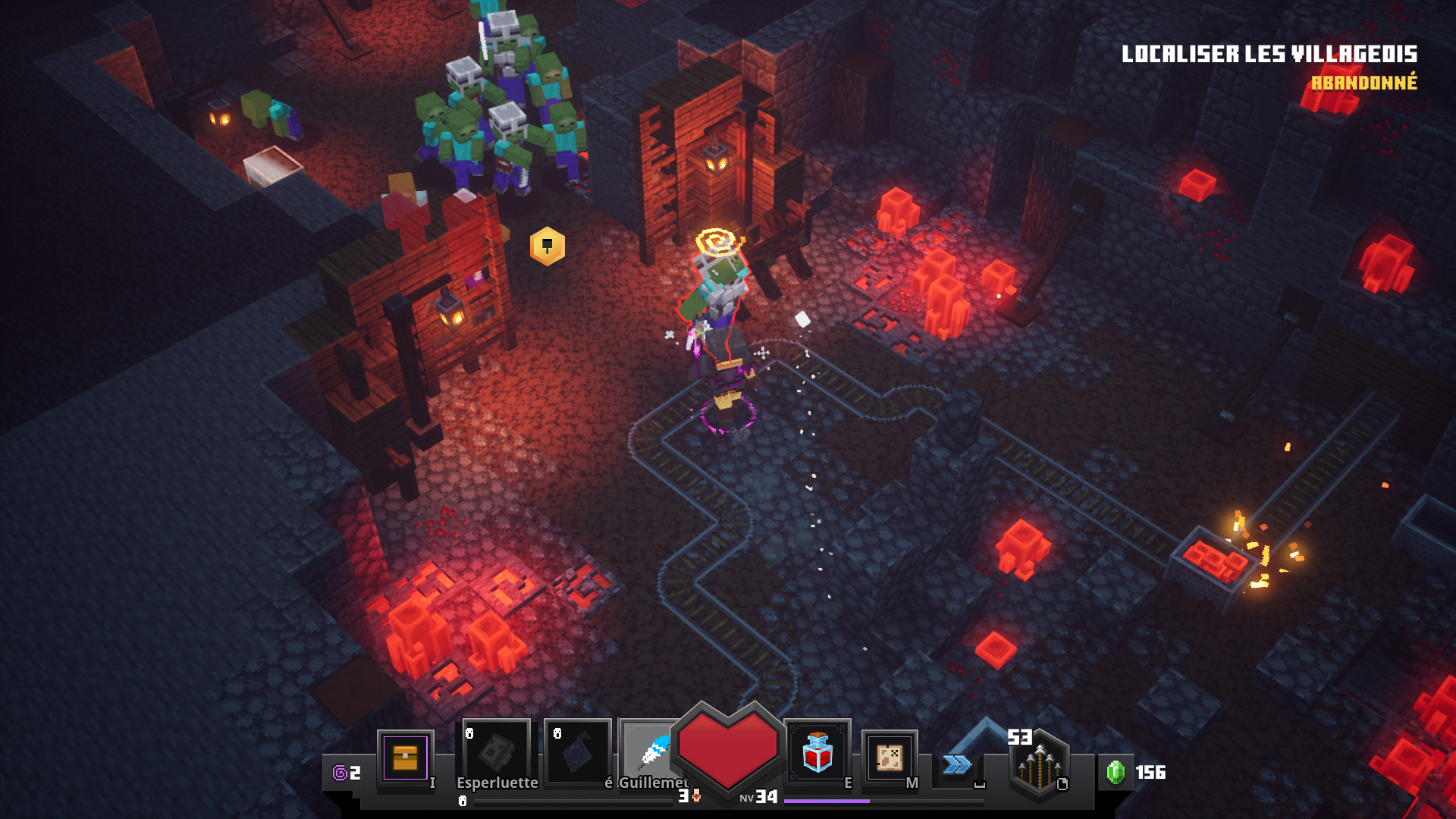
Task: Select the purple souls counter icon
Action: pos(340,773)
